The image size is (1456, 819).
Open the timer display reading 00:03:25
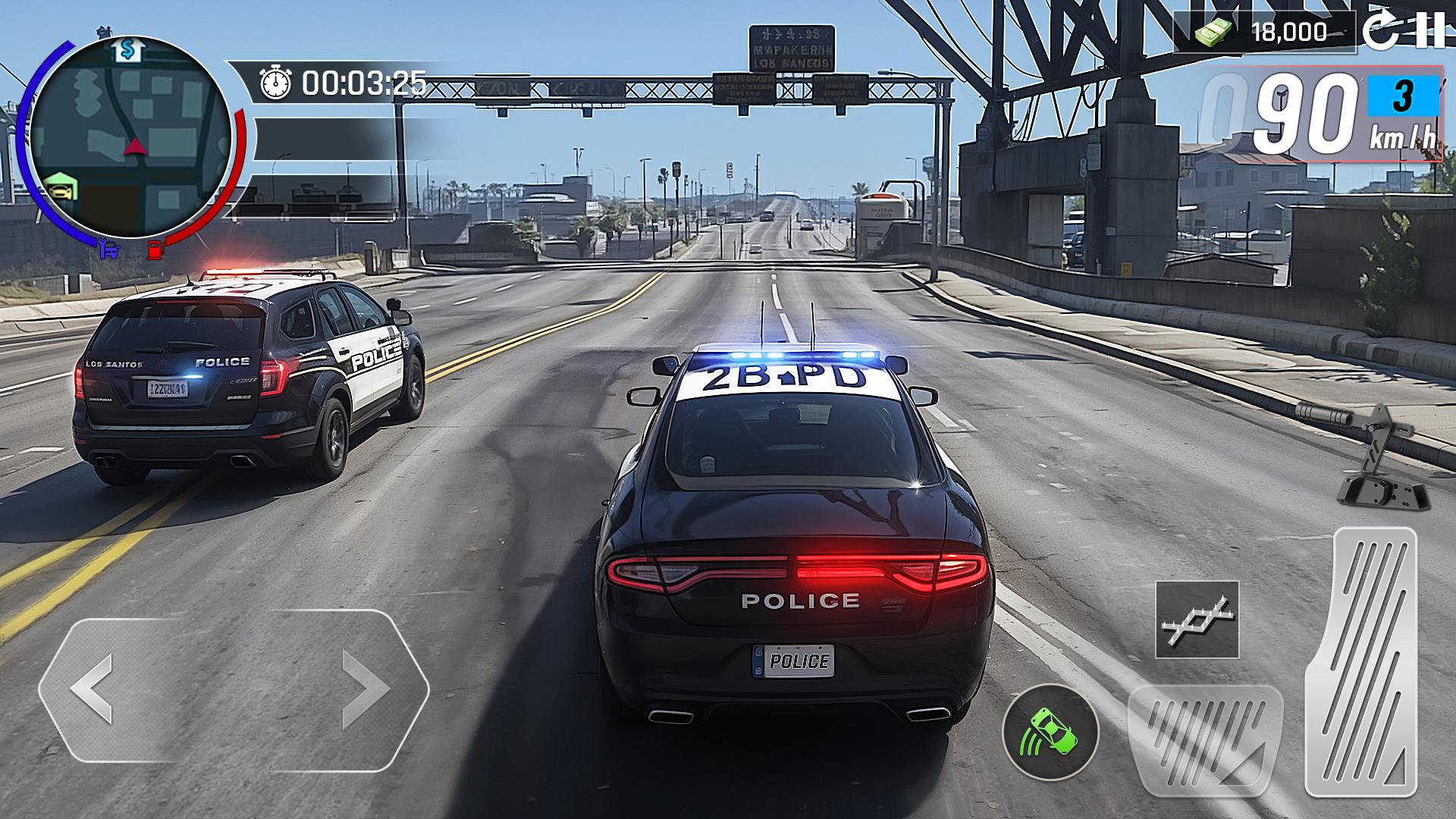pyautogui.click(x=362, y=81)
